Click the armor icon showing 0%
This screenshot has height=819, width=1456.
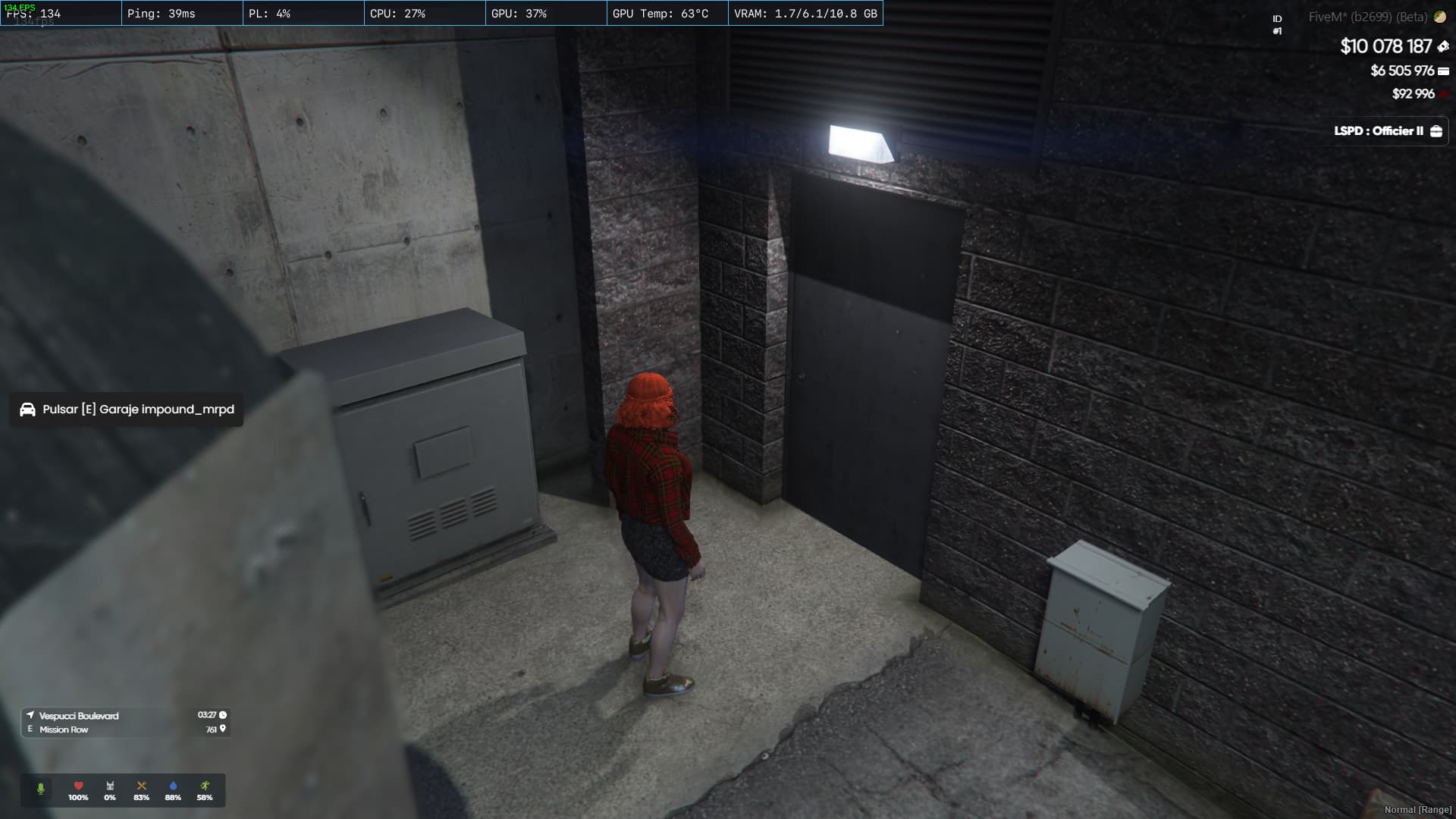point(110,786)
